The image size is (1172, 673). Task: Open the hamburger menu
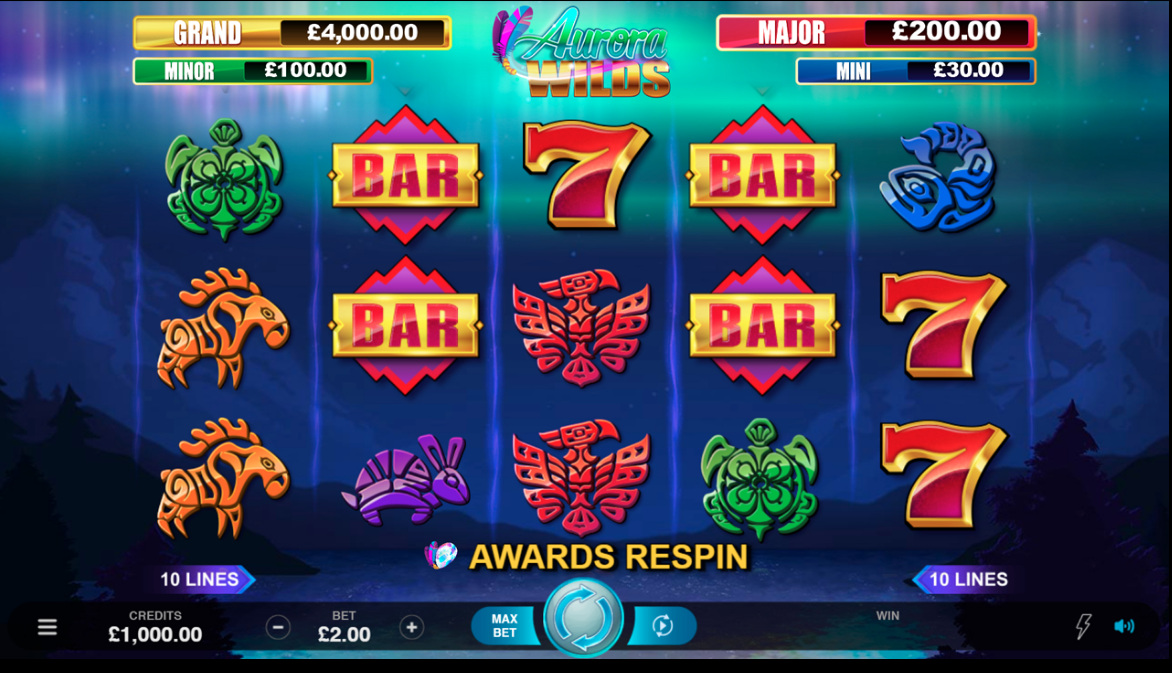tap(47, 627)
